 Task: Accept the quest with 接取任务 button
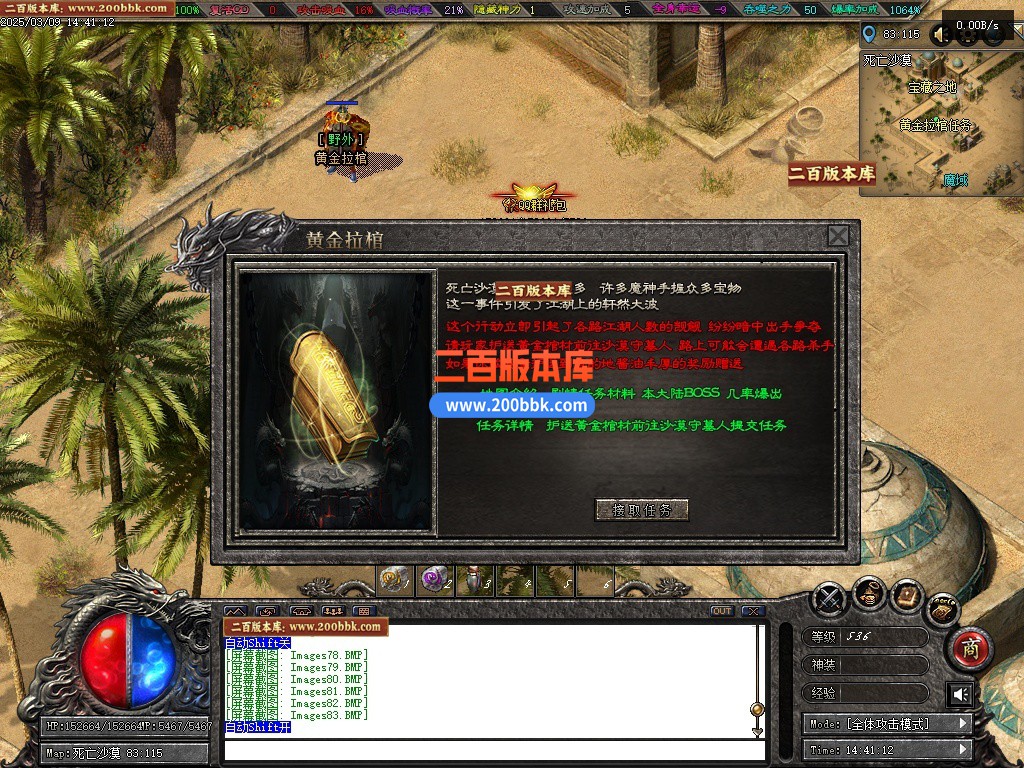(641, 510)
